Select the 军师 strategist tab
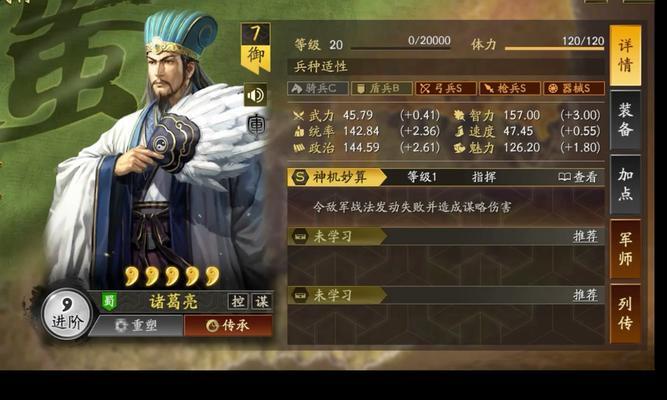The height and width of the screenshot is (400, 667). click(x=625, y=247)
